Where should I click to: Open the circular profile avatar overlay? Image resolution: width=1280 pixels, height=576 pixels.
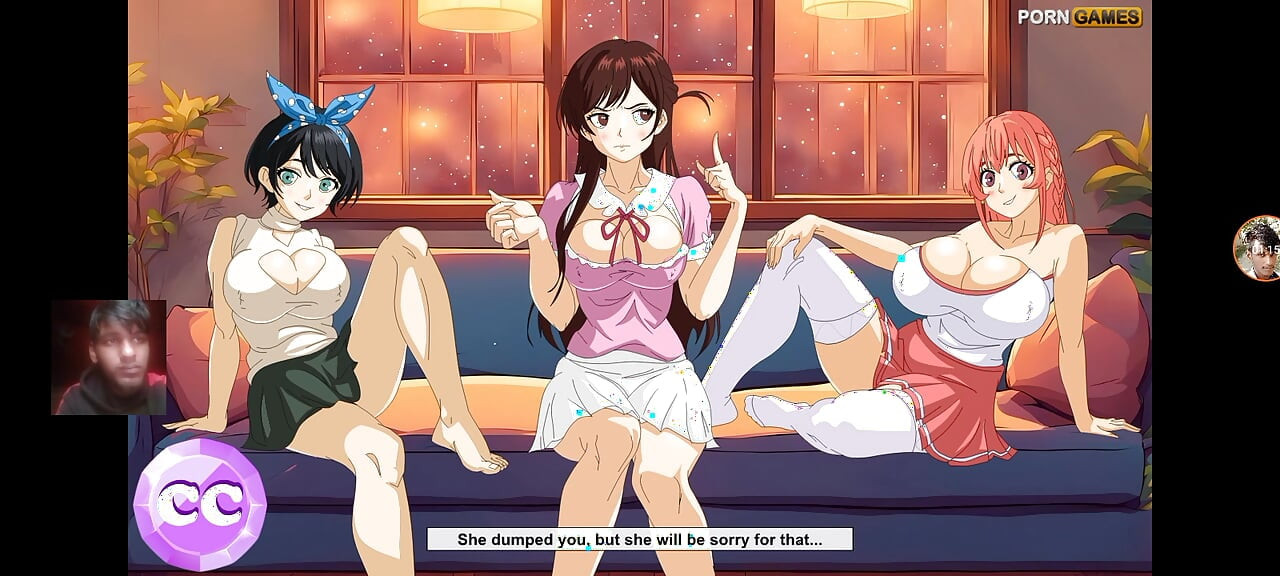pyautogui.click(x=1257, y=248)
